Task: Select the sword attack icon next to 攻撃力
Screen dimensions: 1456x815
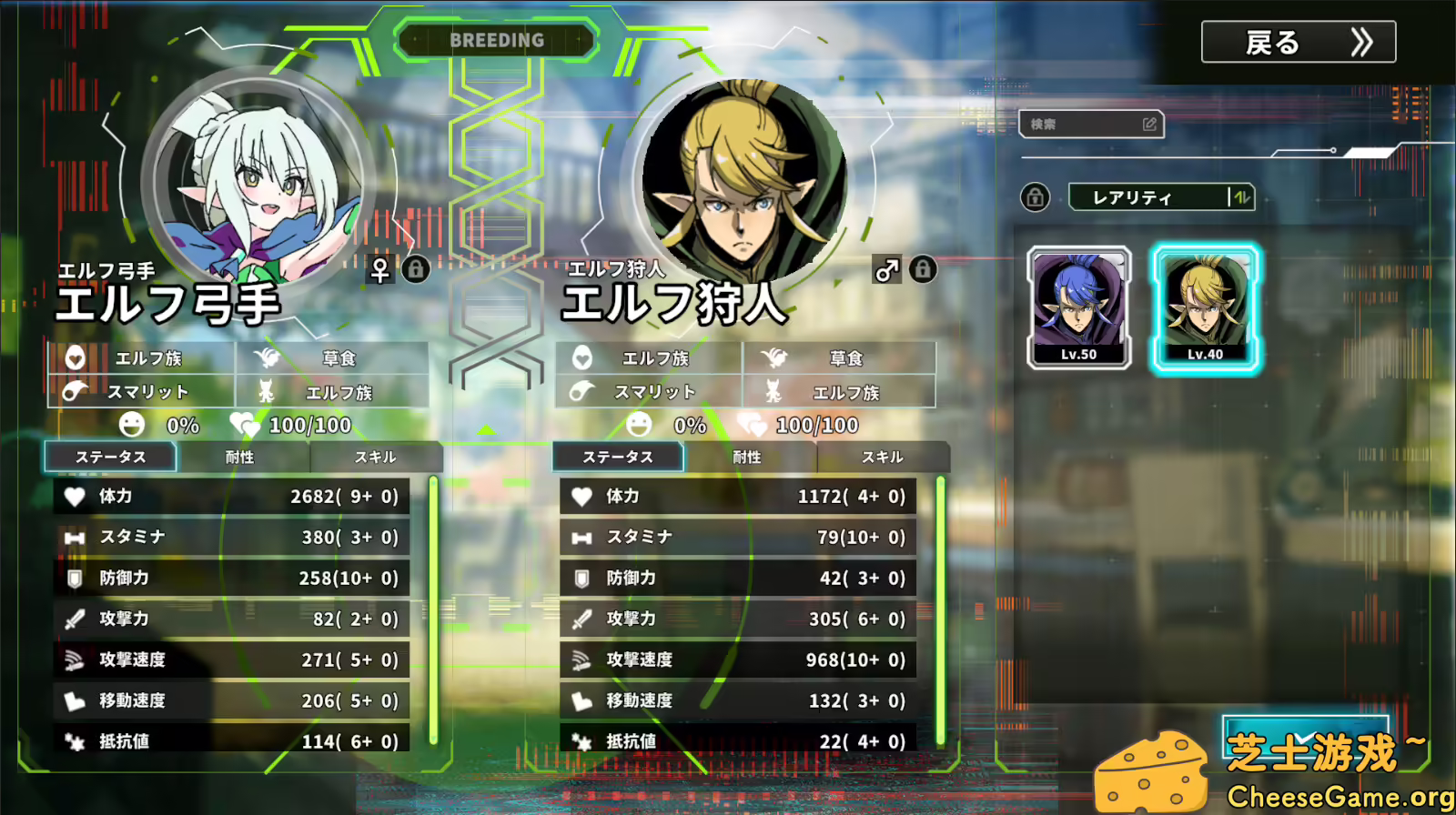Action: pyautogui.click(x=75, y=619)
